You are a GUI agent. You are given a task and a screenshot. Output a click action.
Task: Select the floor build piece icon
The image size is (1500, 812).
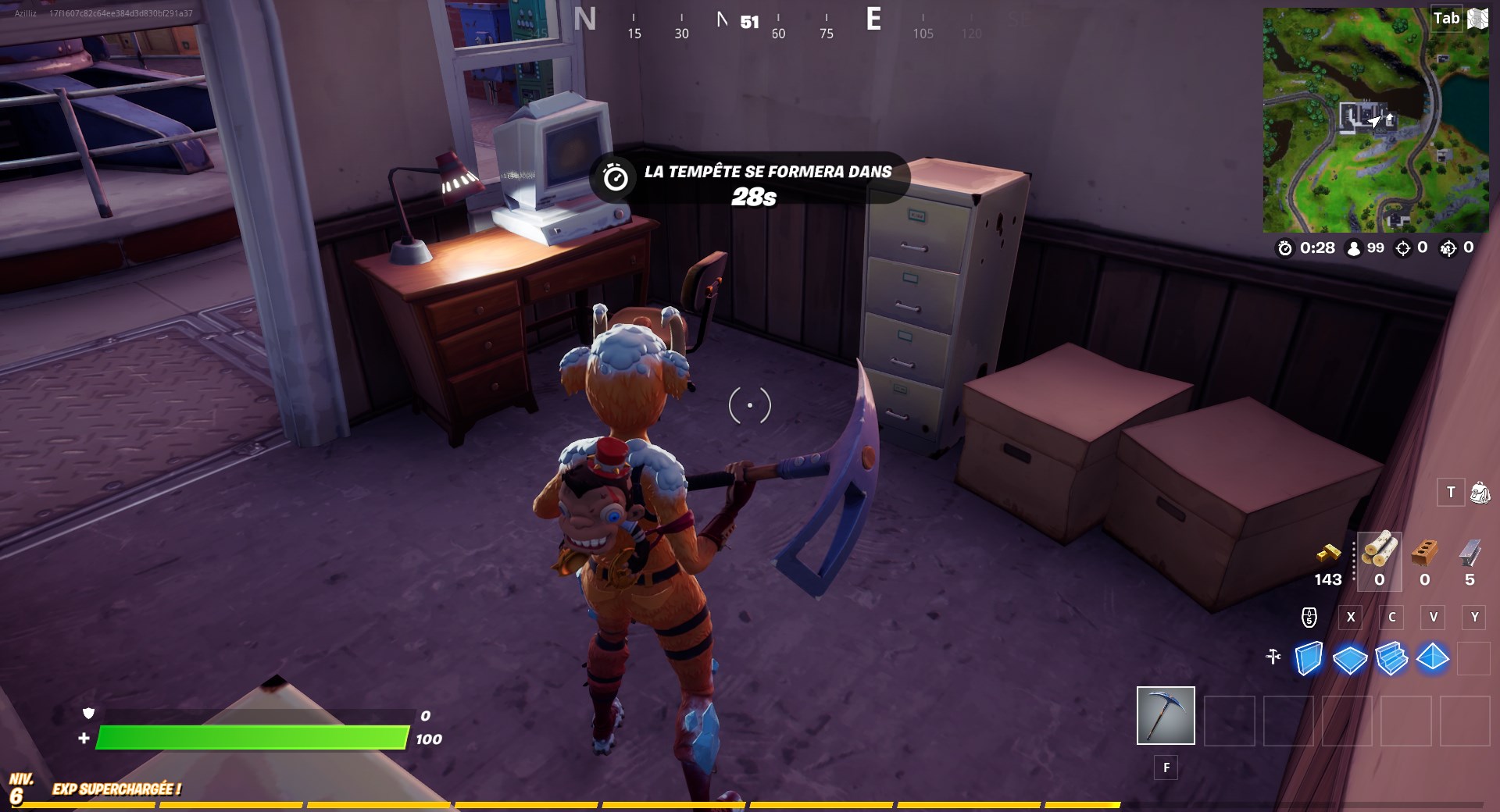pos(1349,658)
